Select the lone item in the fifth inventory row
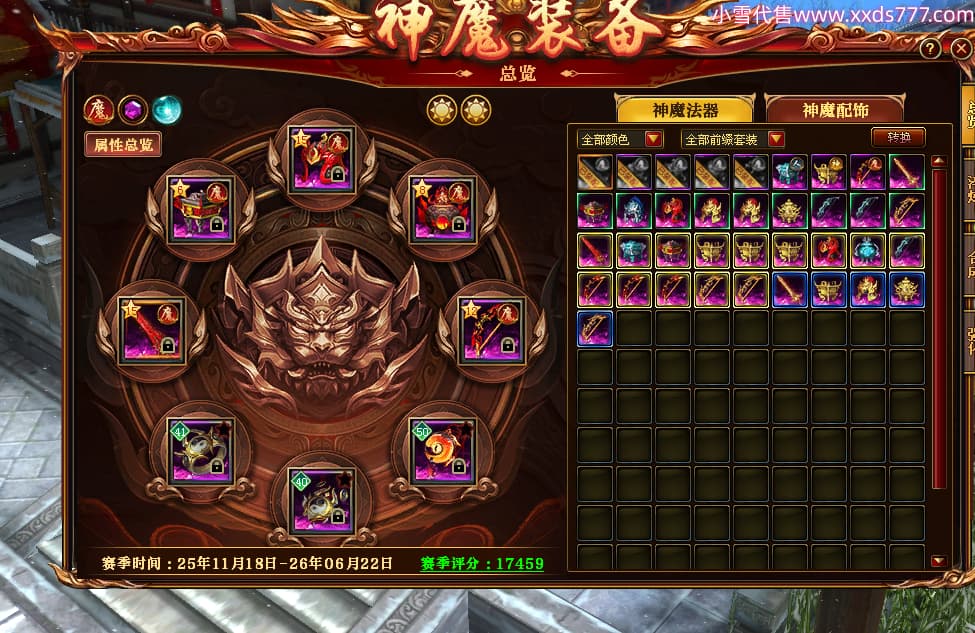Screen dimensions: 975x633 click(x=596, y=329)
